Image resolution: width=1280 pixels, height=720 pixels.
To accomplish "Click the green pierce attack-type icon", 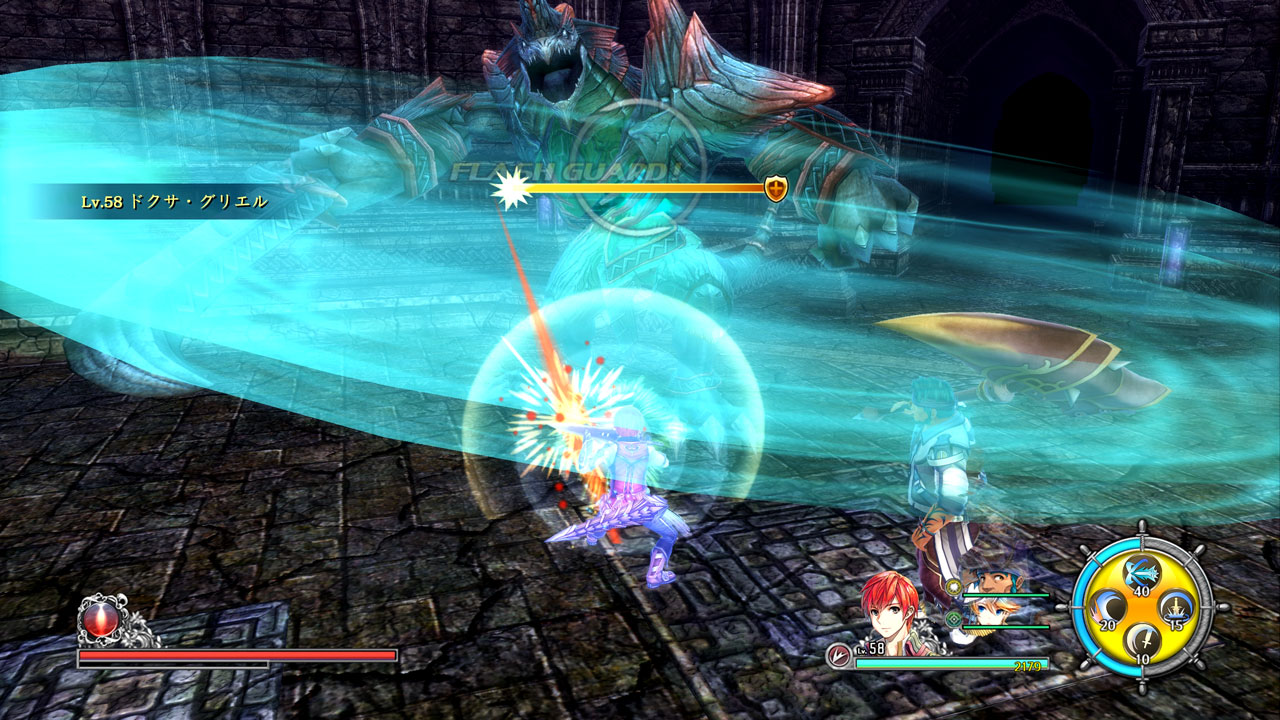I will click(953, 619).
